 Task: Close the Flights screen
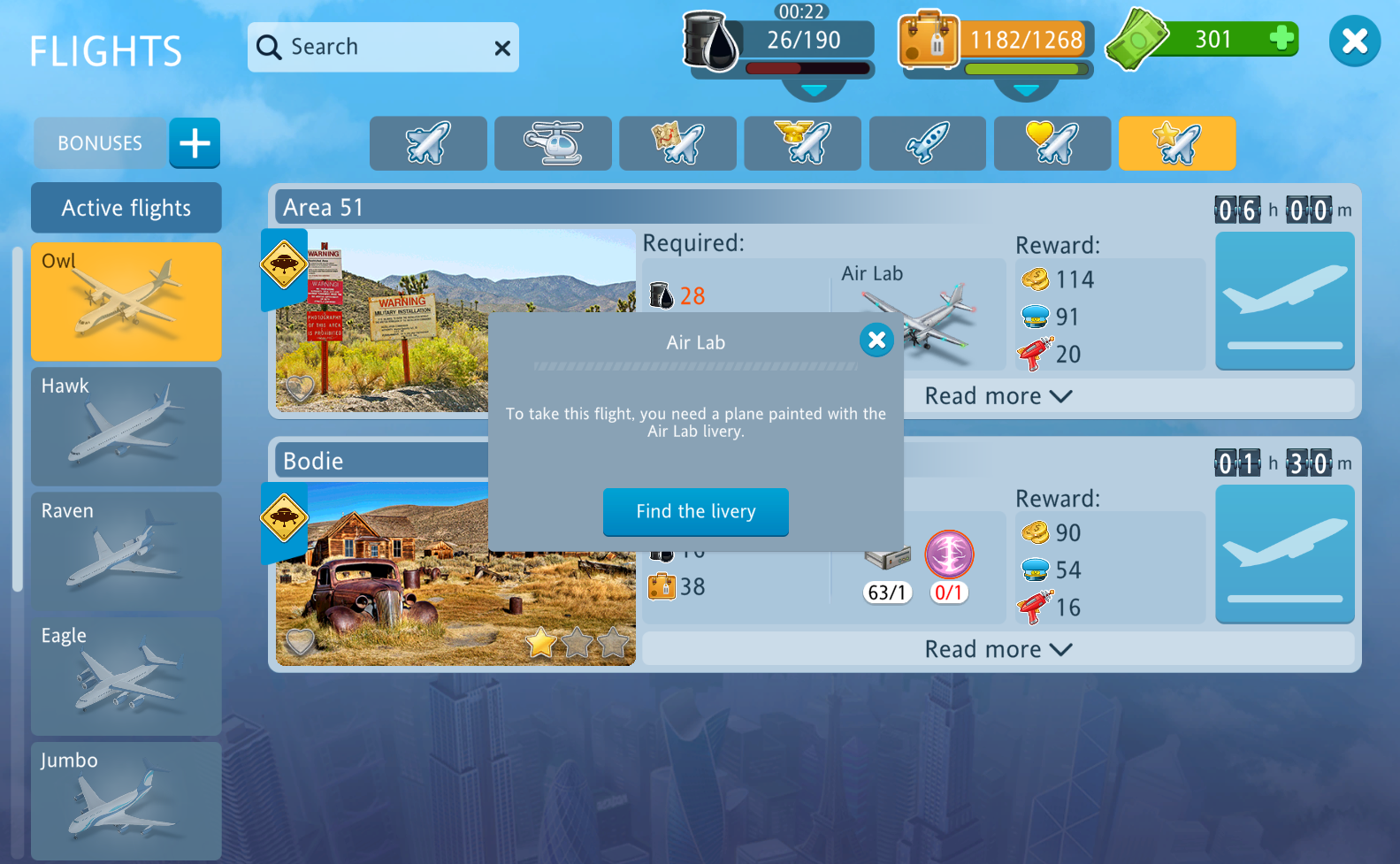tap(1354, 41)
